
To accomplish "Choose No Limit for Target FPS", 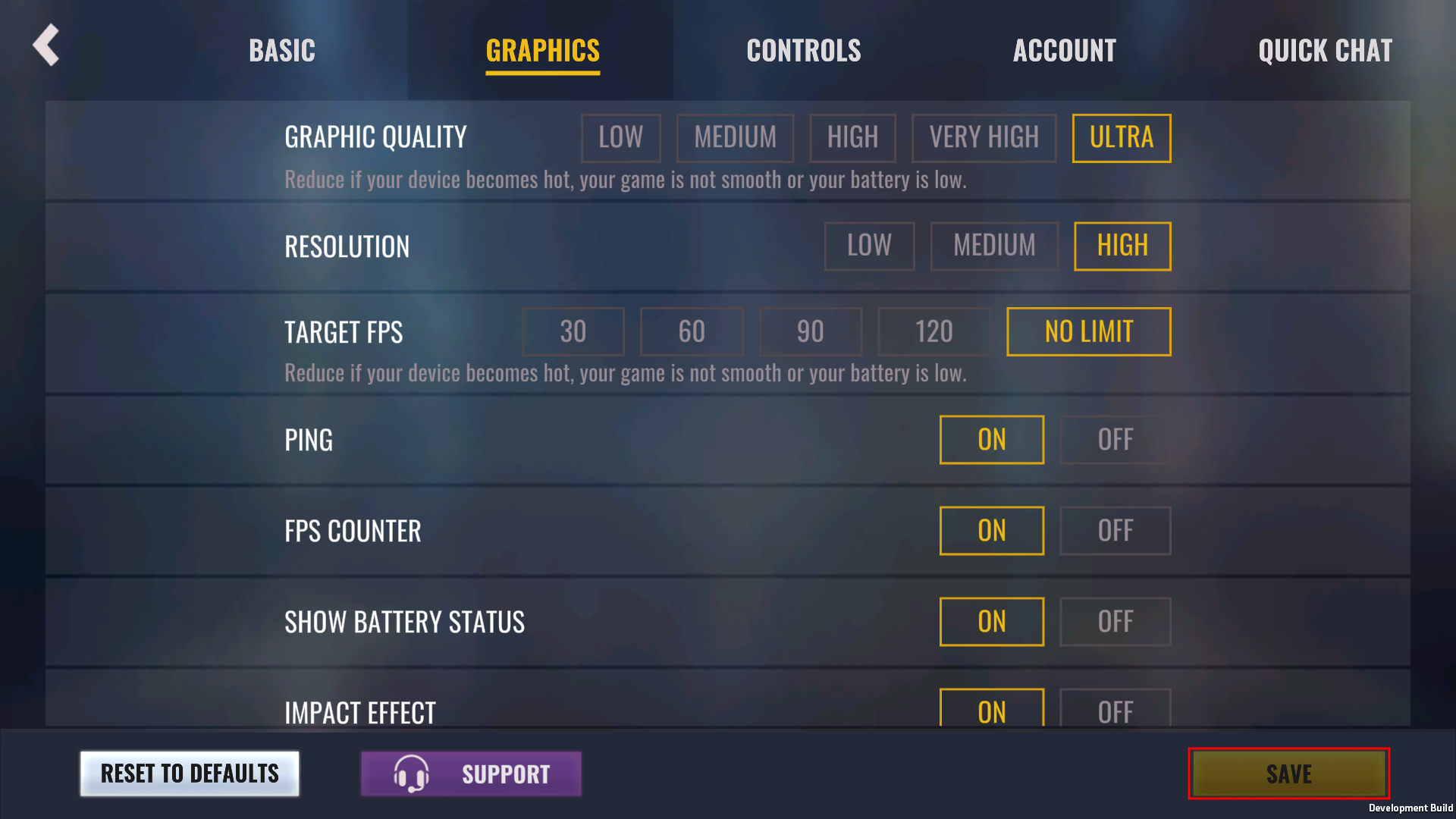I will pos(1088,331).
